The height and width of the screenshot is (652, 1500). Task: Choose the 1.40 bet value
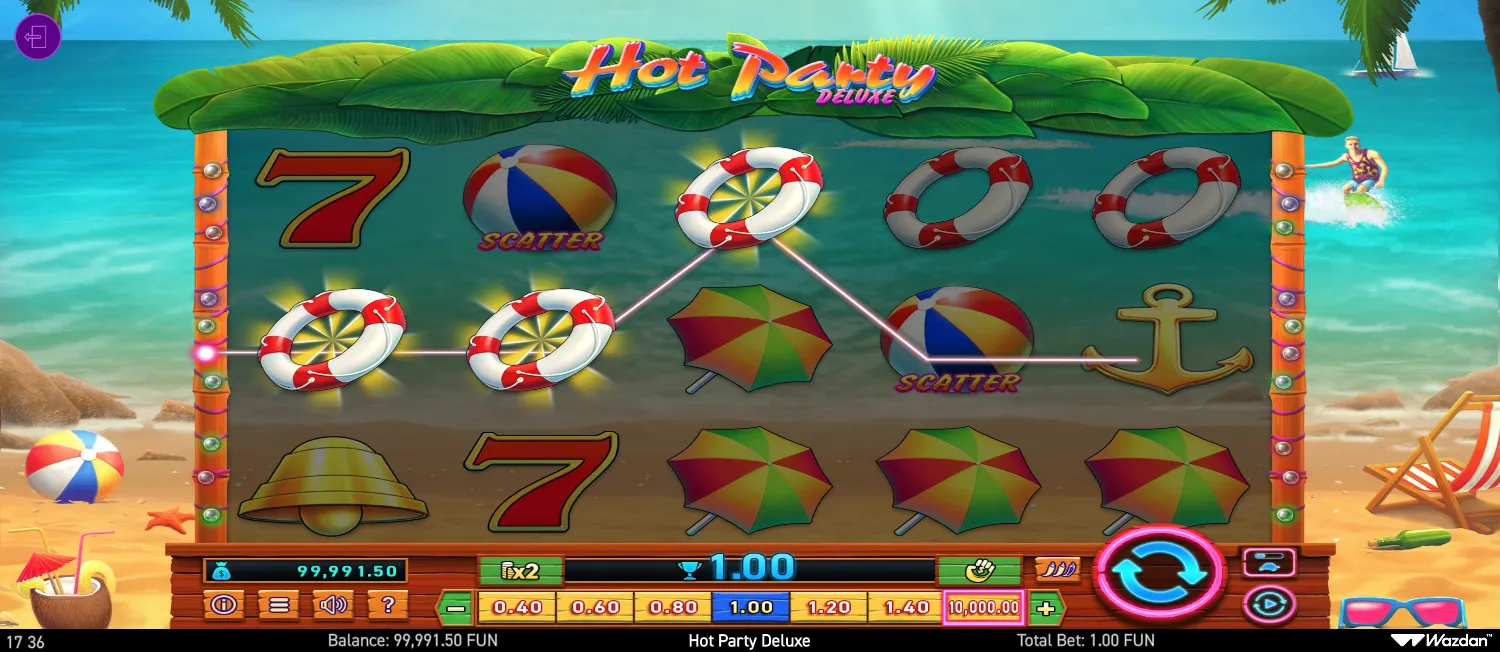(x=906, y=607)
